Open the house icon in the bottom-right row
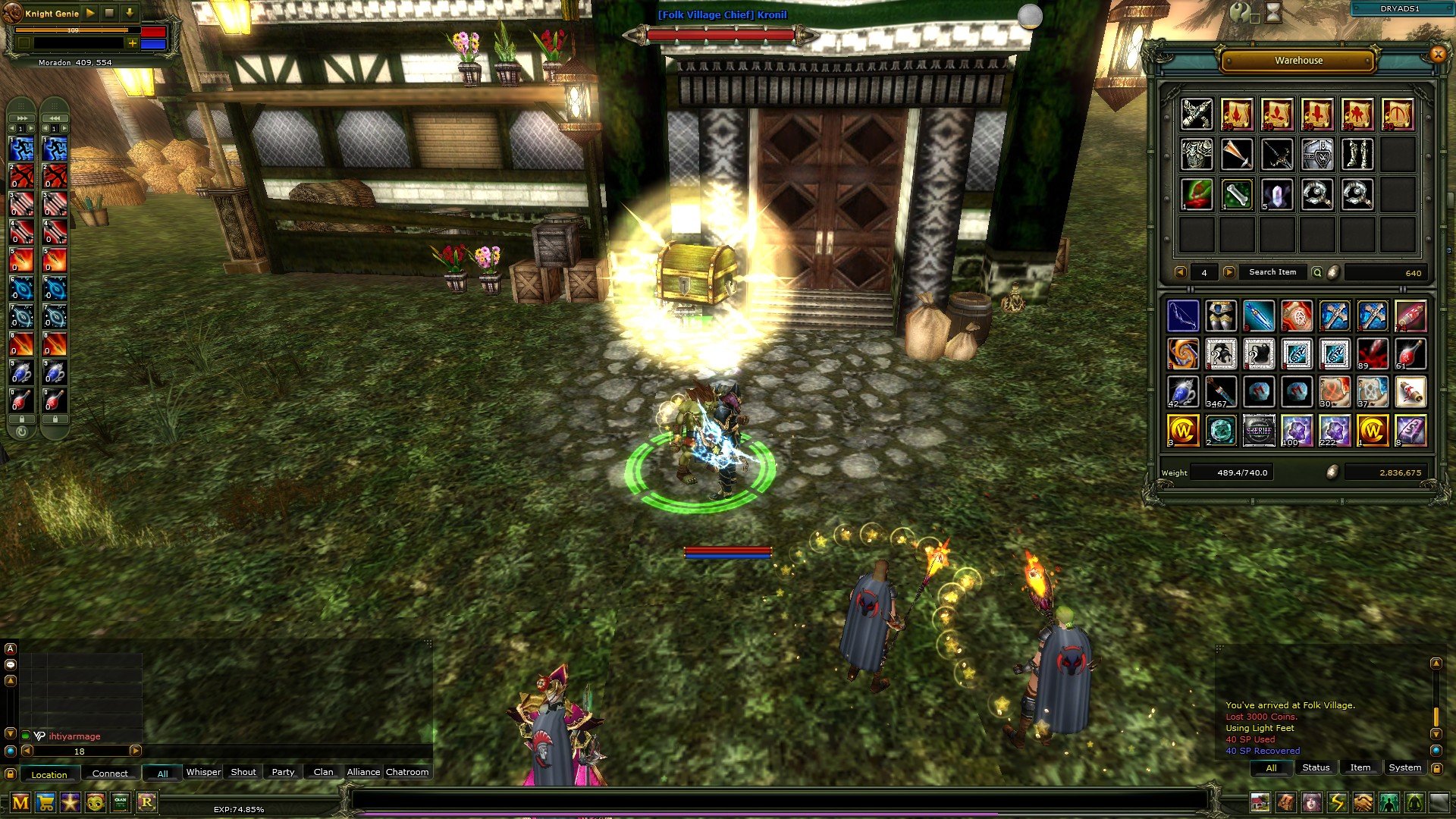Viewport: 1456px width, 819px height. [1260, 802]
